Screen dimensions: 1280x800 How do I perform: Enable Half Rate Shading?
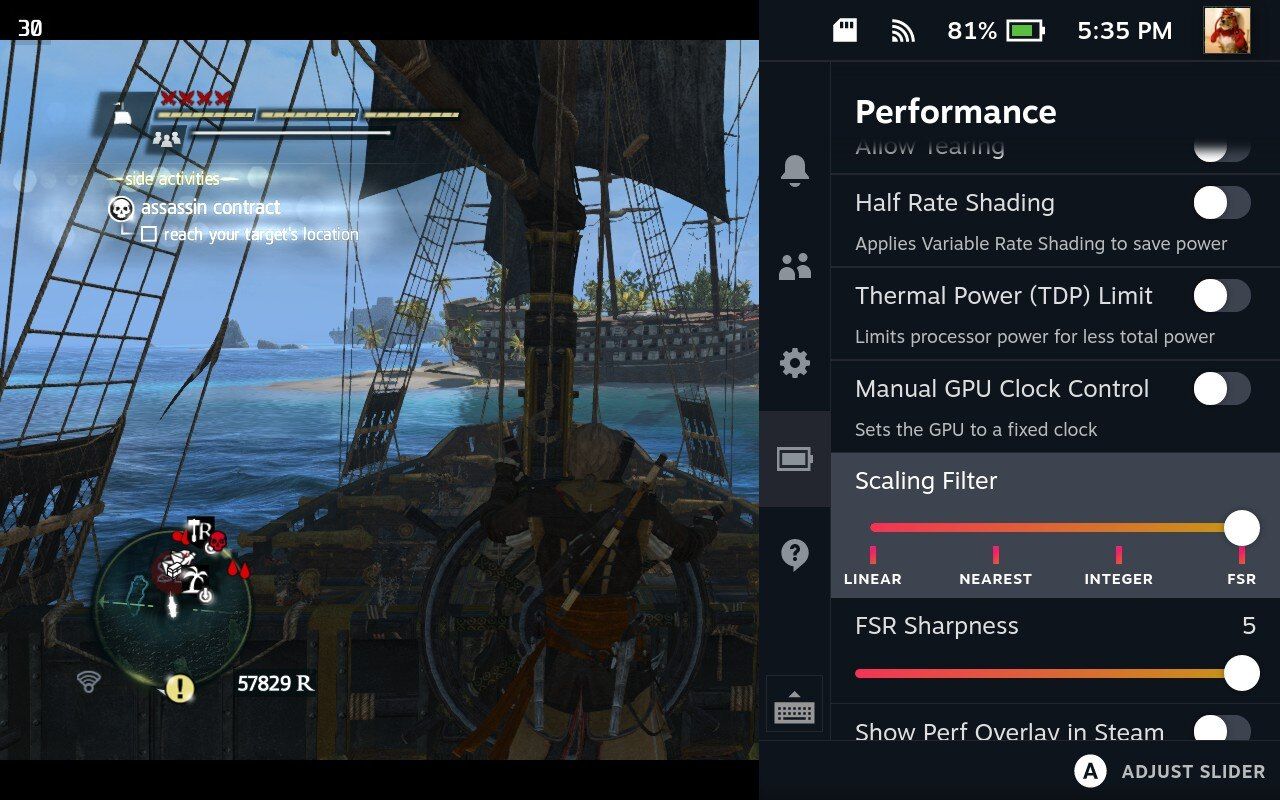point(1221,203)
